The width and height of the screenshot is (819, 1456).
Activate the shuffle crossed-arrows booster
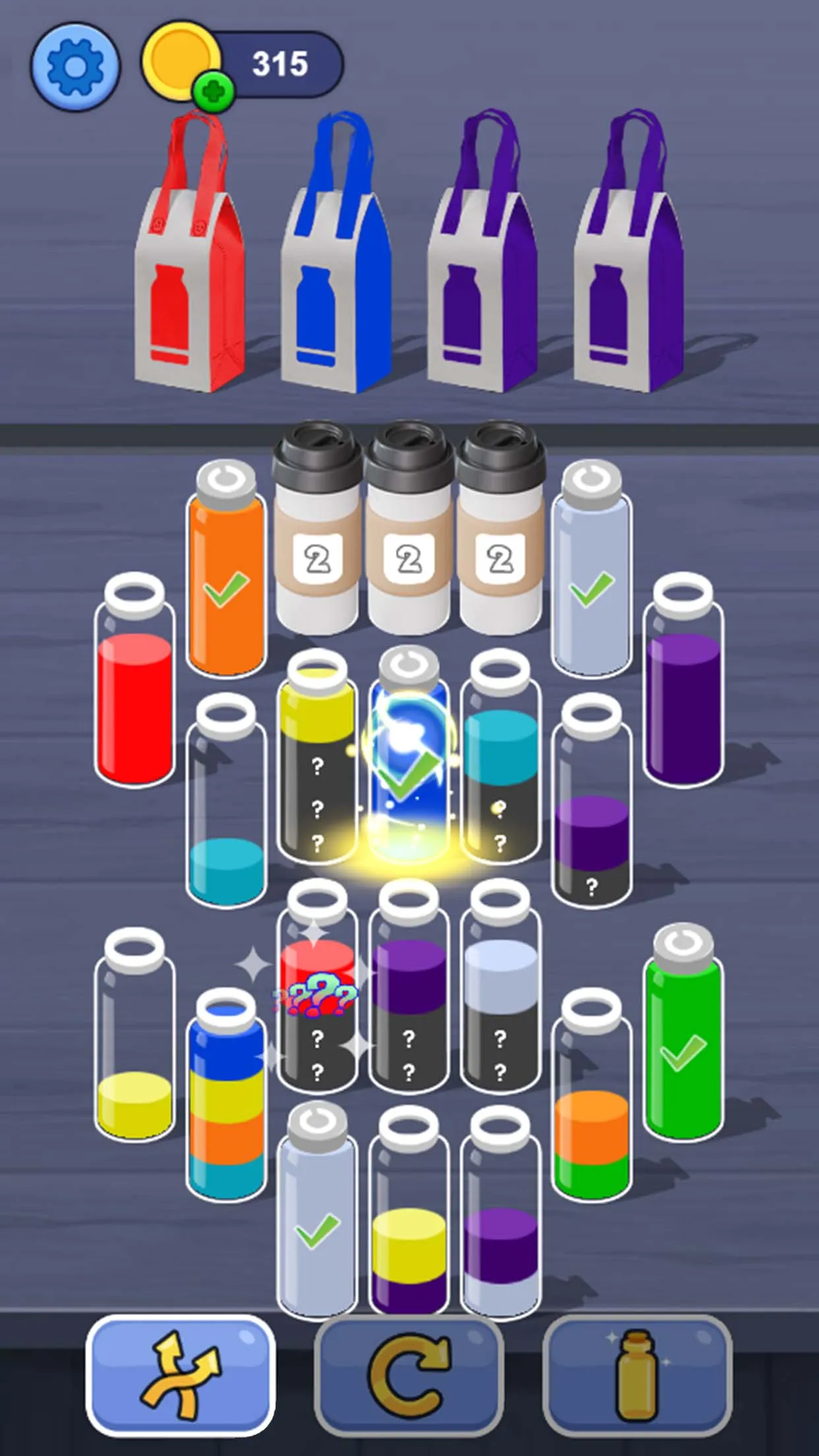click(180, 1376)
